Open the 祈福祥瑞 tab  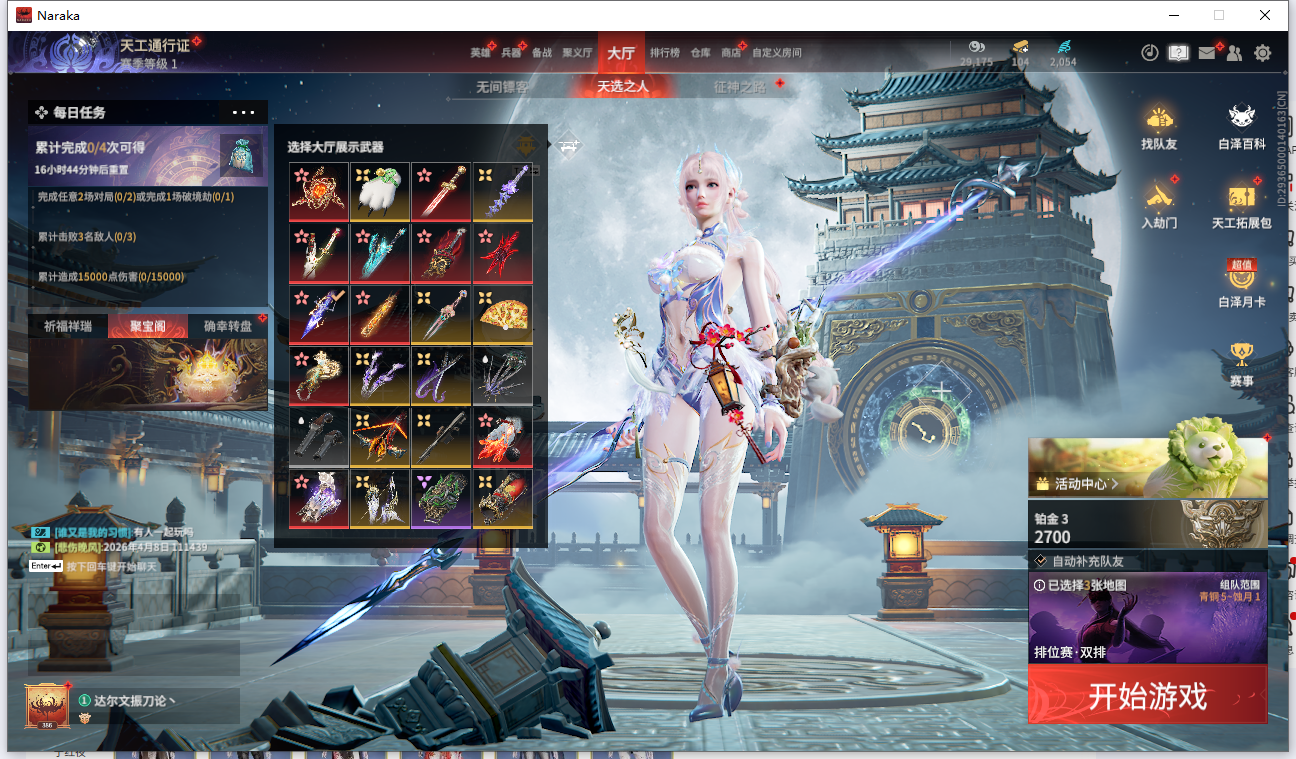68,326
